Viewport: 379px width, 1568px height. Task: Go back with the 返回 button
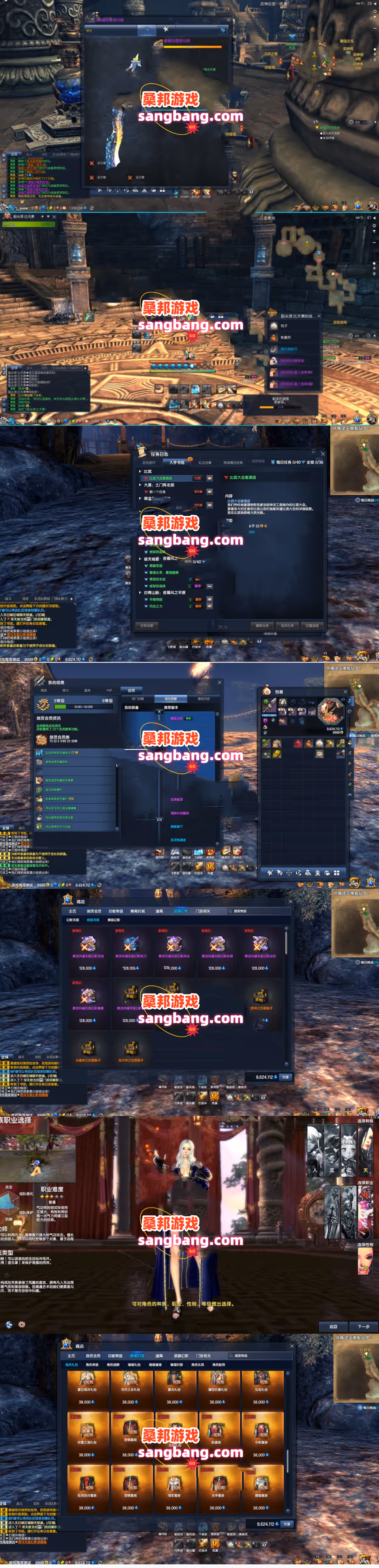pos(333,1326)
